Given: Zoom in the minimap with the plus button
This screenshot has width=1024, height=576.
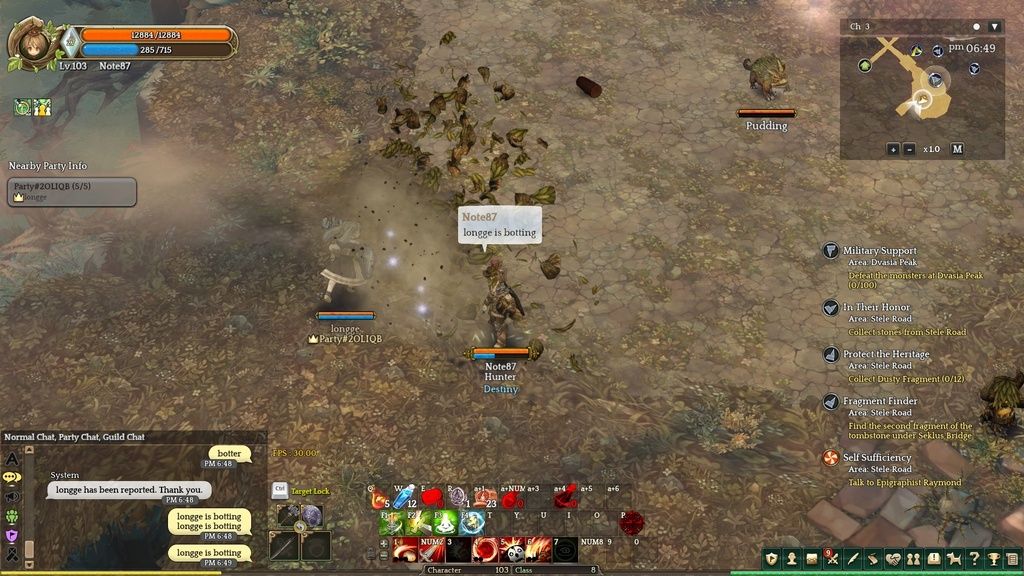Looking at the screenshot, I should pyautogui.click(x=893, y=149).
